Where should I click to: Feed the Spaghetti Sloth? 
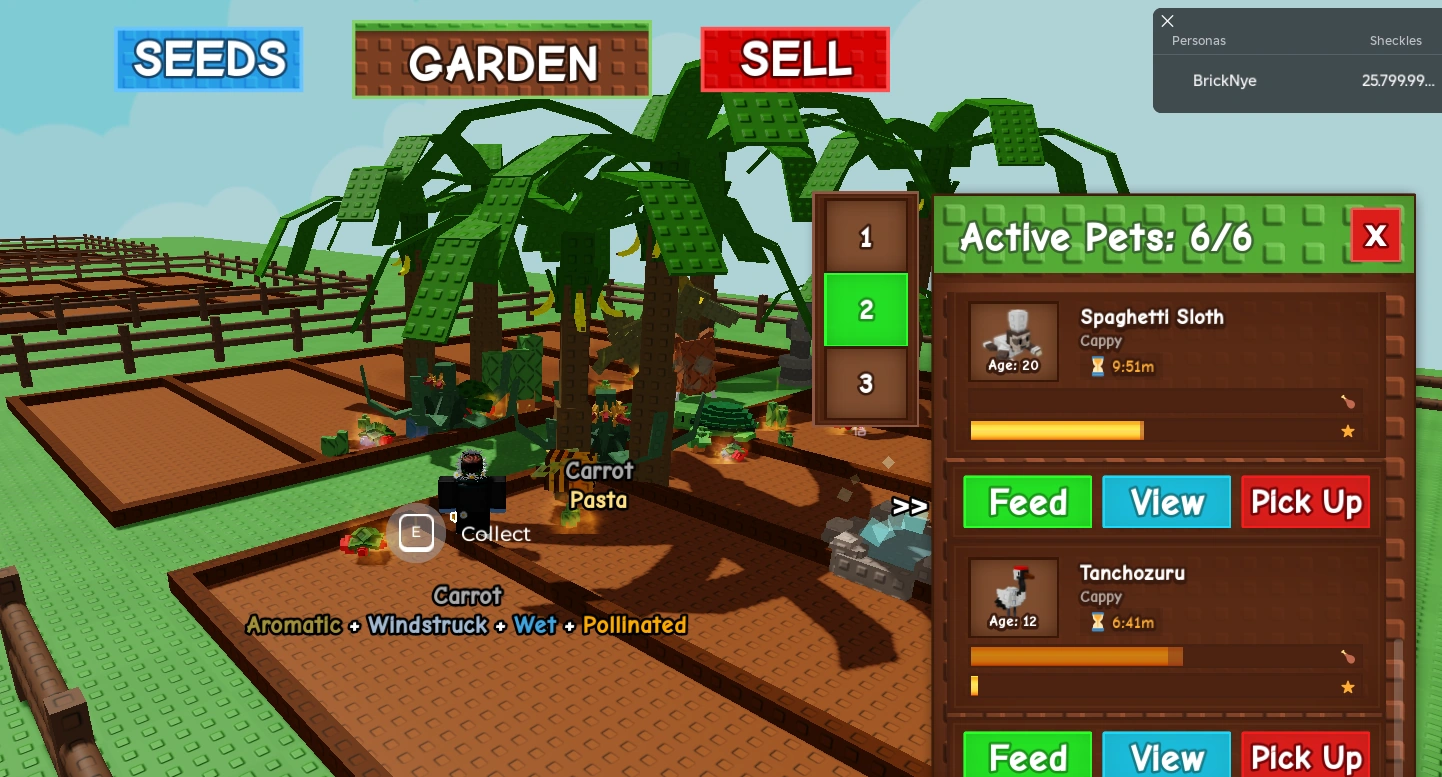pos(1027,501)
